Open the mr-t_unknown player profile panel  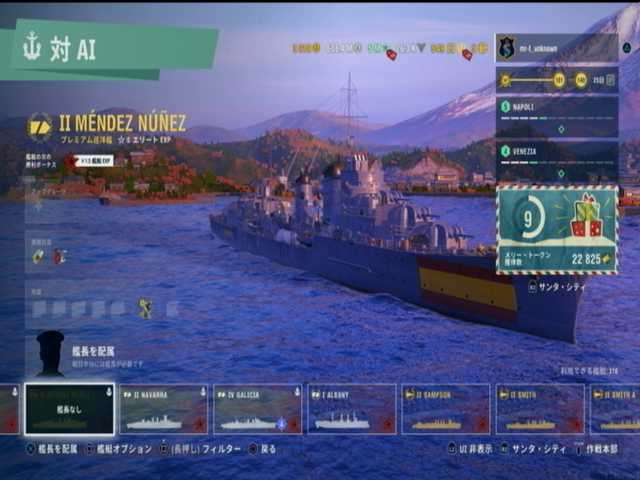(x=556, y=47)
